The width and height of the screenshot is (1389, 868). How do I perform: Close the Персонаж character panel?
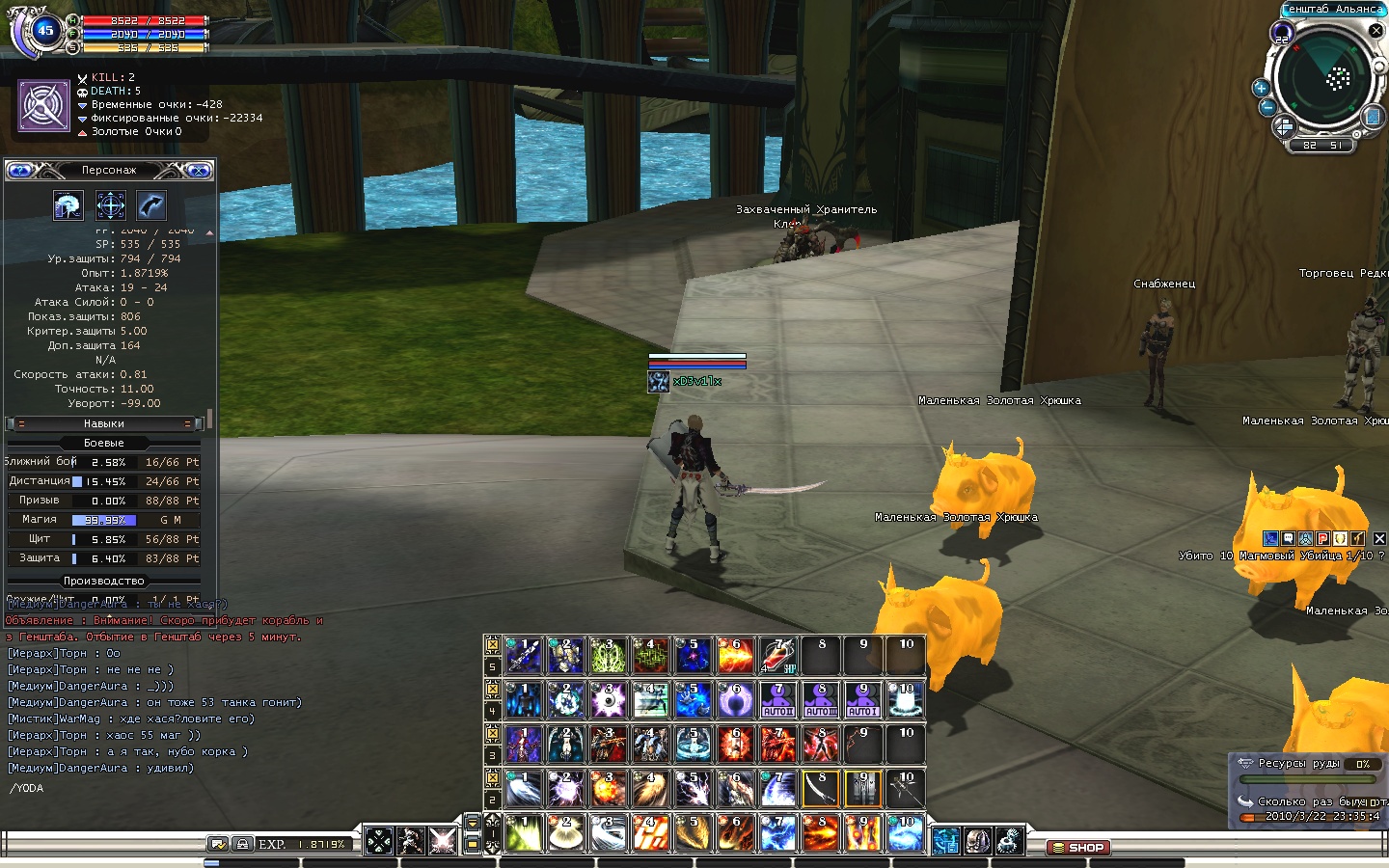(x=199, y=171)
